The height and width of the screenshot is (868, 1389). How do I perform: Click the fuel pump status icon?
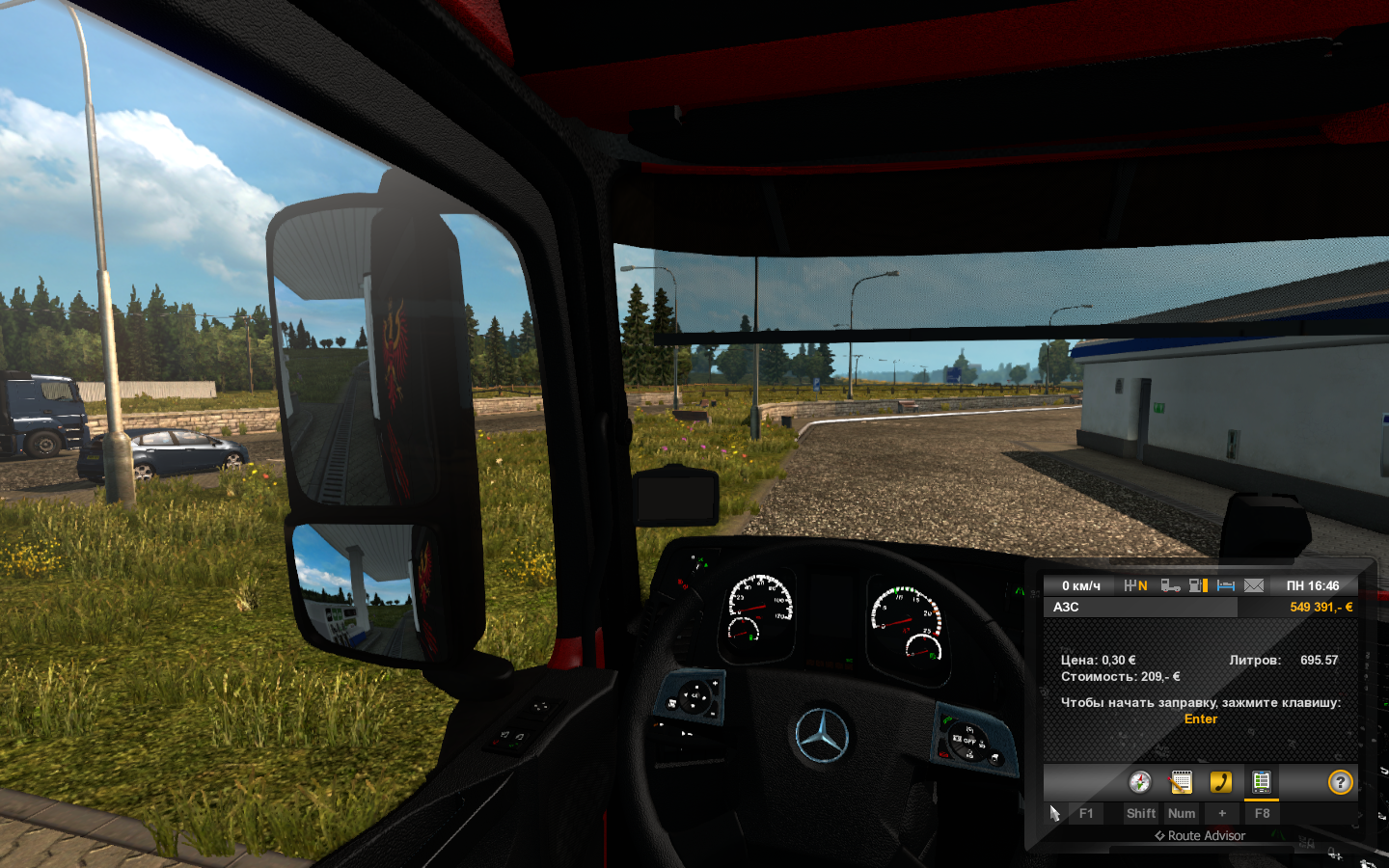coord(1198,585)
